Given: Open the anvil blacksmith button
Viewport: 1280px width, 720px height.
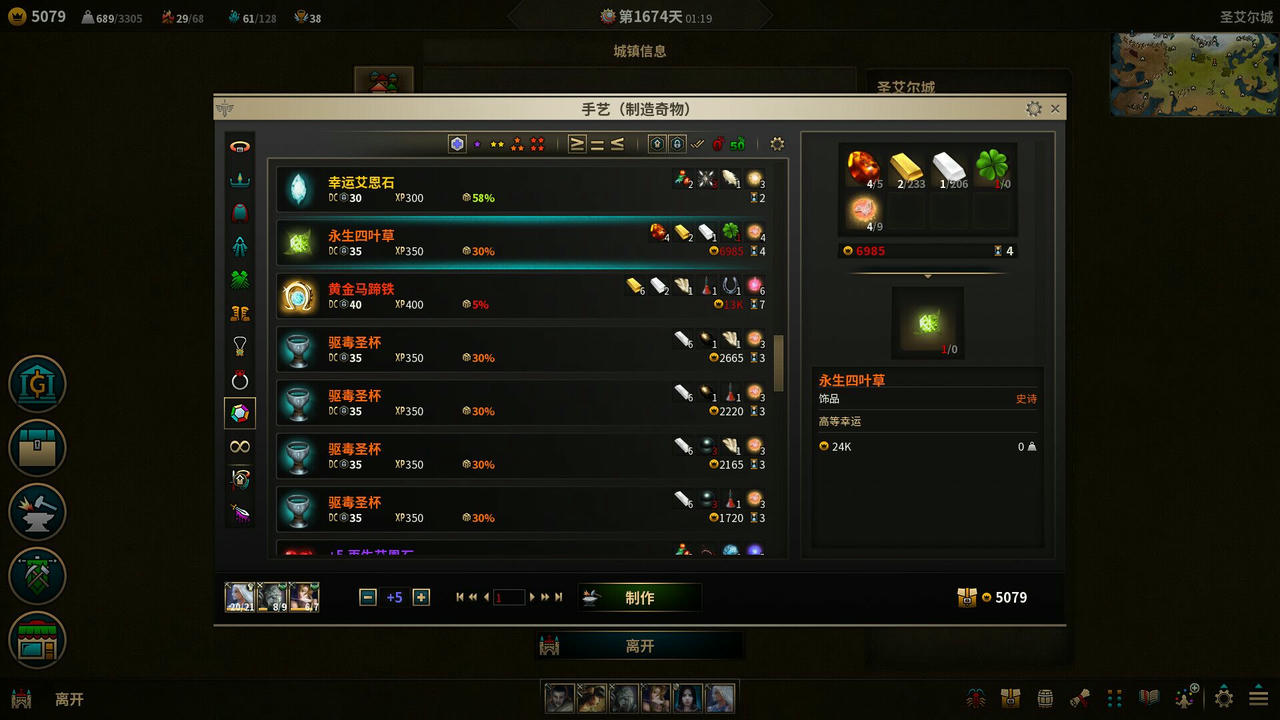Looking at the screenshot, I should 37,511.
